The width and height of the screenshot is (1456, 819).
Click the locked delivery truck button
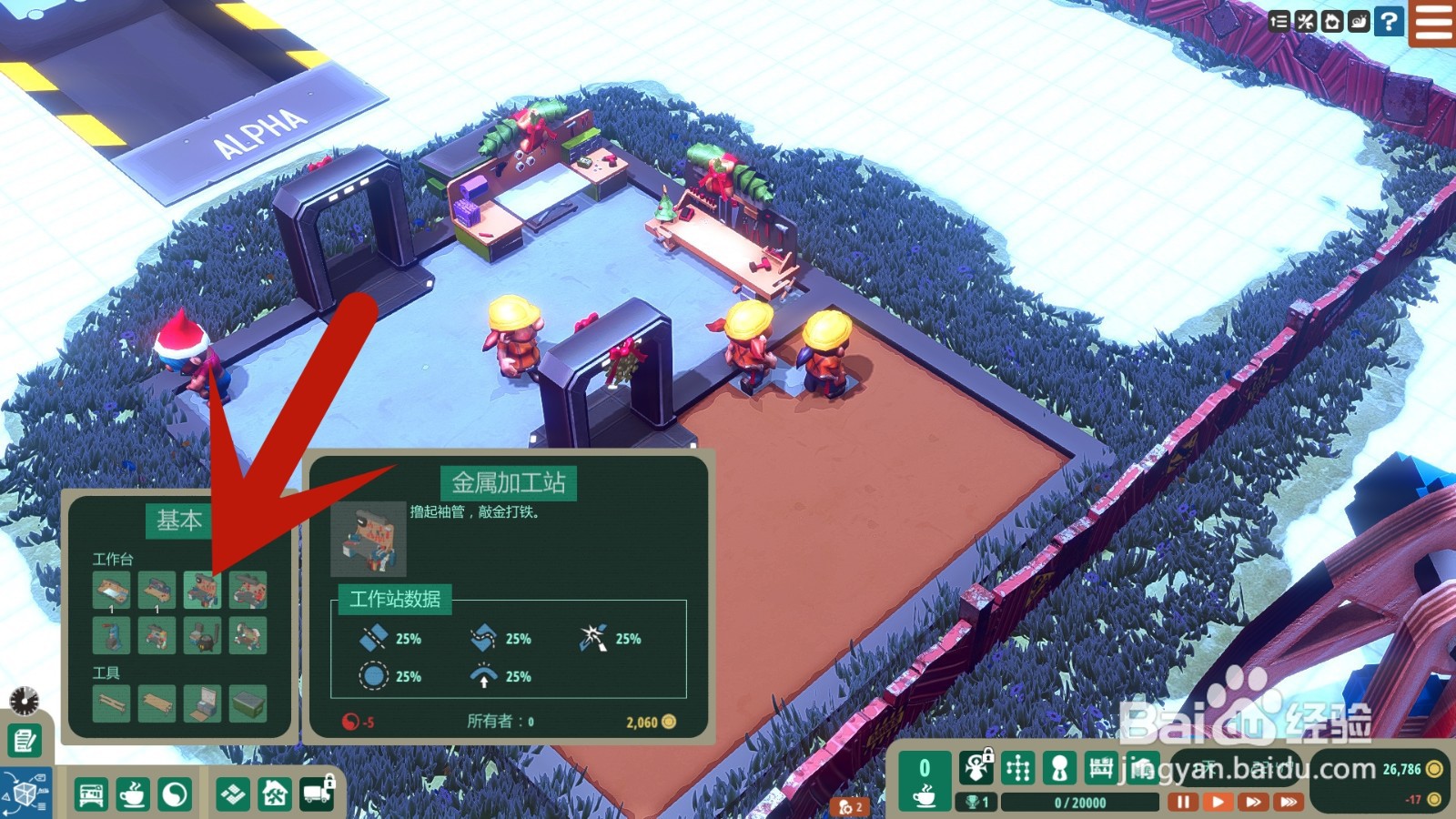318,794
